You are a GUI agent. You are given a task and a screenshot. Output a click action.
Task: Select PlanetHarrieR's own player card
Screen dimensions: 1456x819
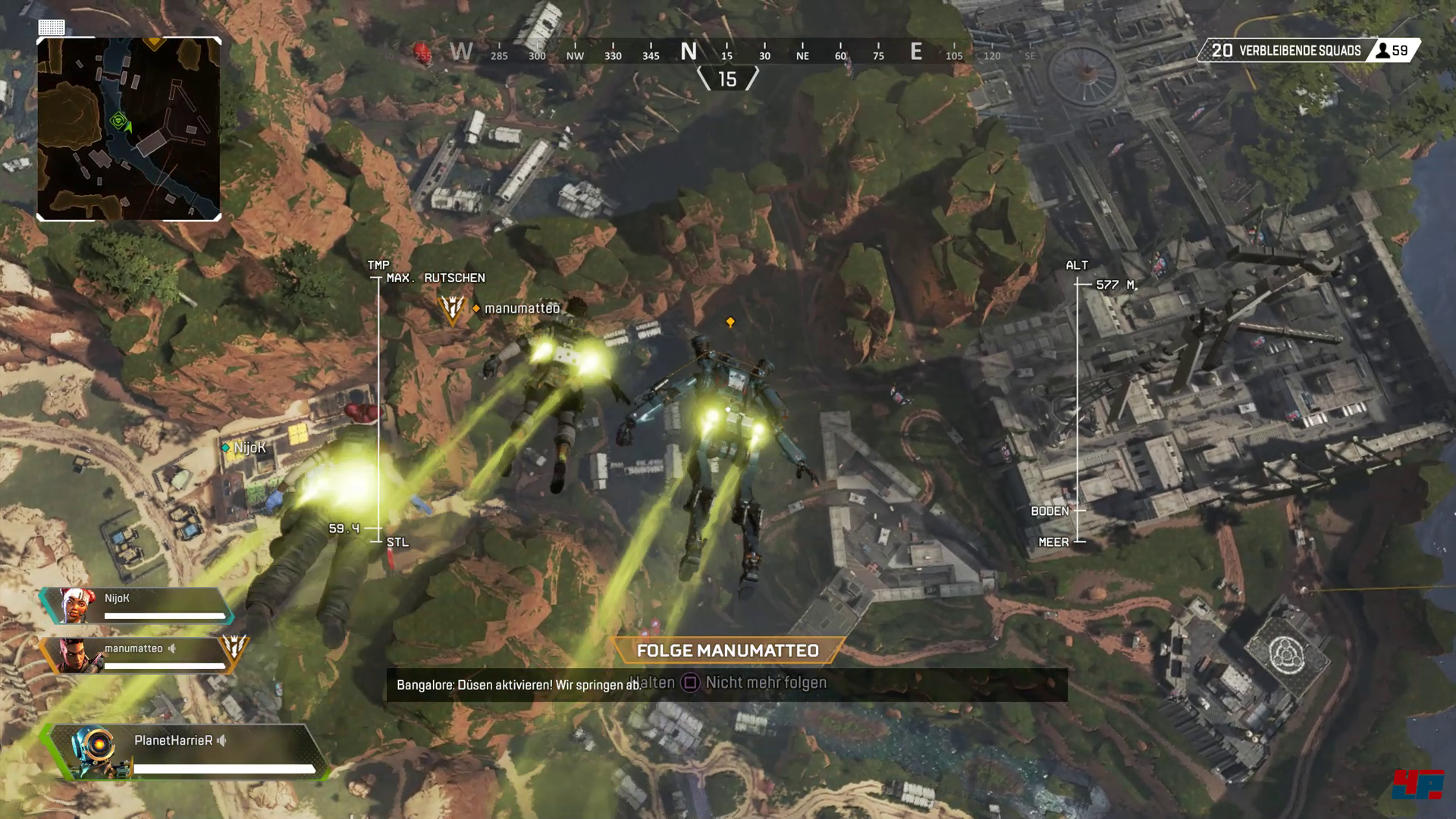coord(186,752)
